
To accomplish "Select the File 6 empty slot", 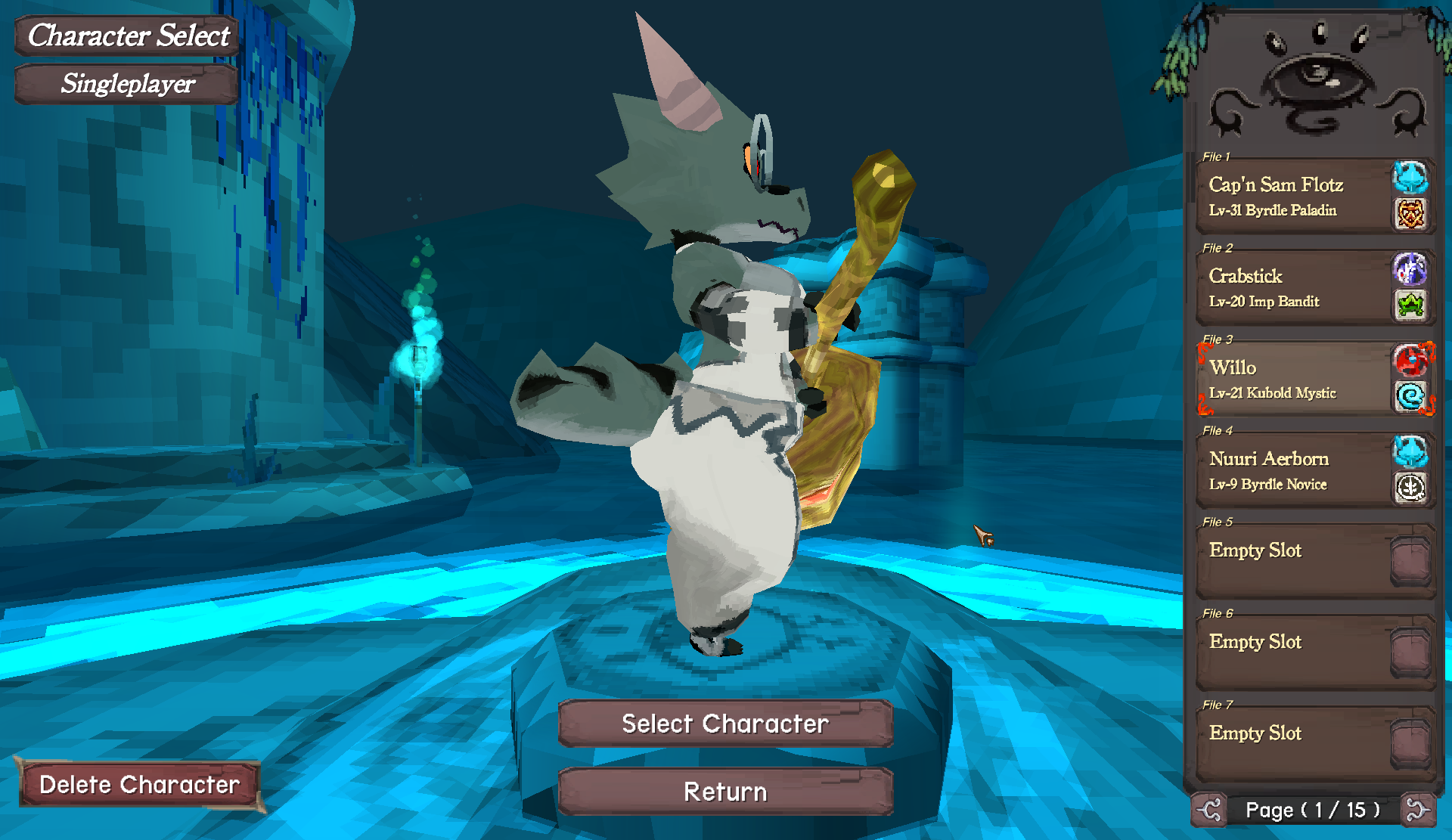I will (1293, 652).
